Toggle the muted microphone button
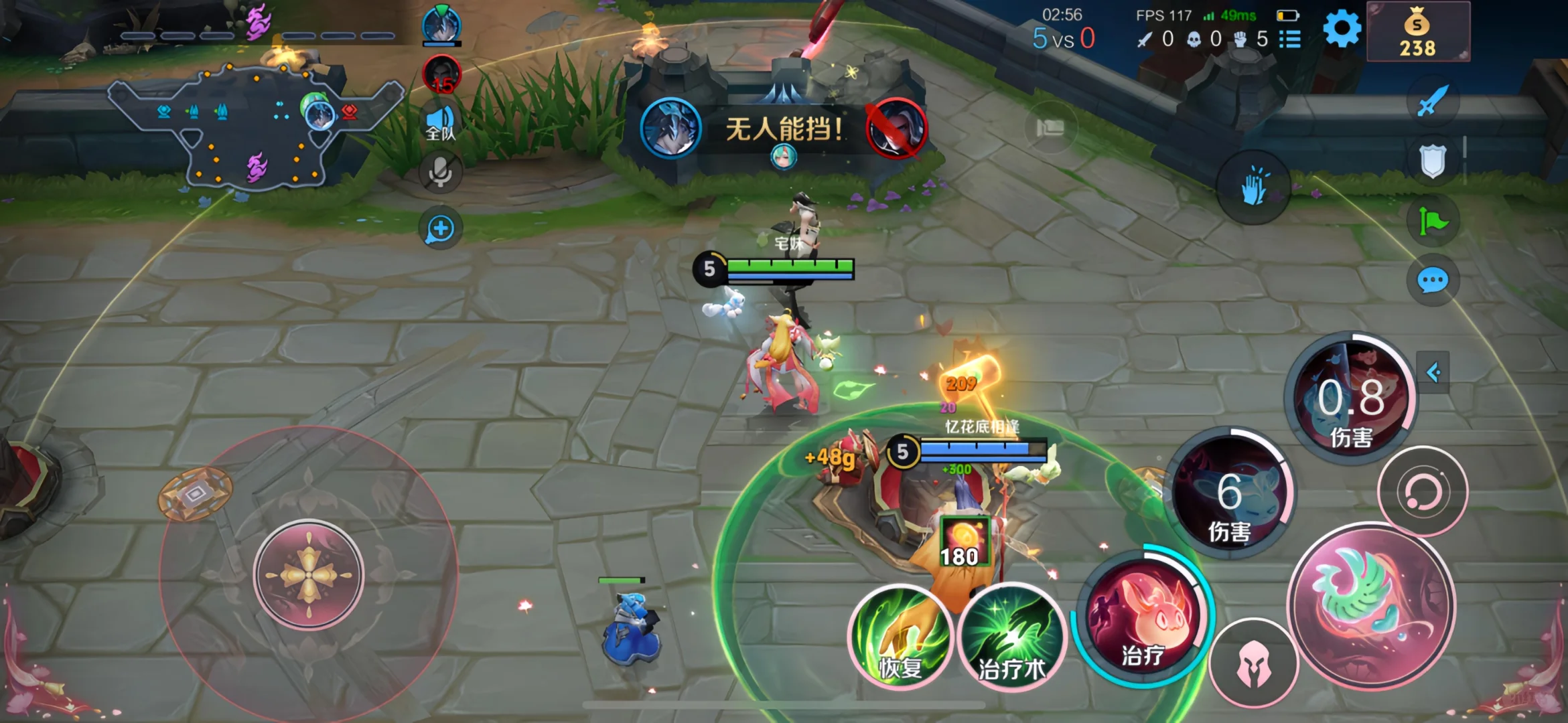 click(x=440, y=172)
